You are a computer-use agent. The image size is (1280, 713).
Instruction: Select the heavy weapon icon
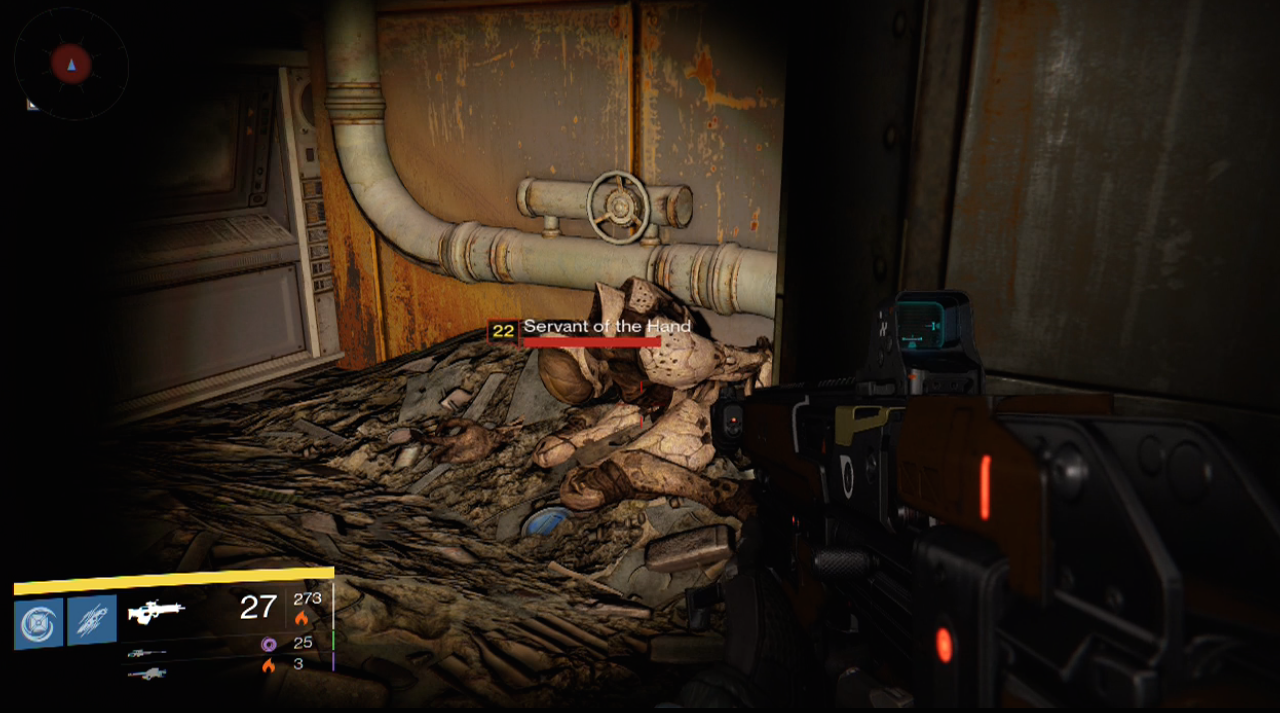click(x=146, y=673)
